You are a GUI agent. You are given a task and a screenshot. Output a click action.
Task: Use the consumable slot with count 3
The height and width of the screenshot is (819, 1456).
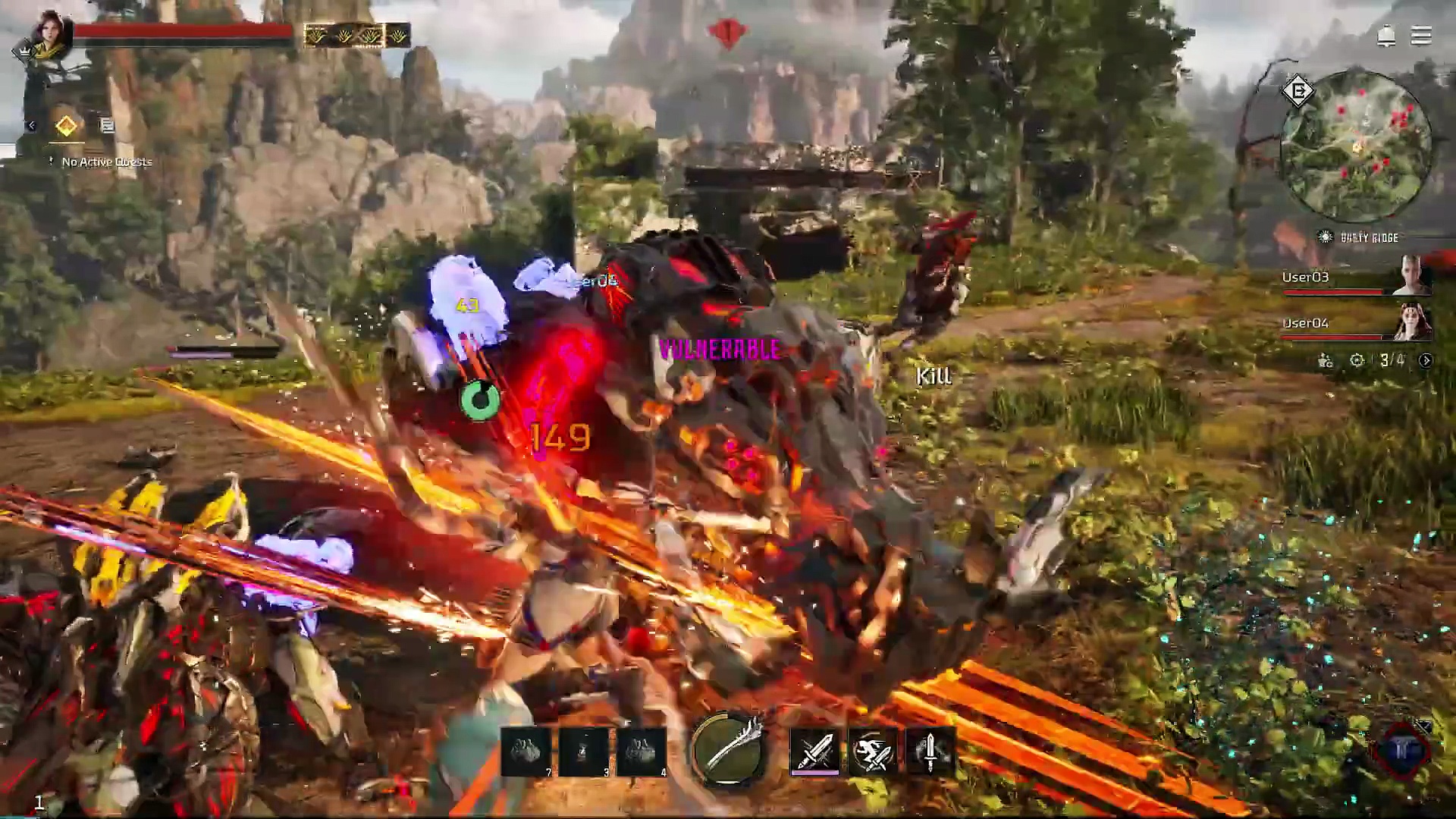coord(584,752)
